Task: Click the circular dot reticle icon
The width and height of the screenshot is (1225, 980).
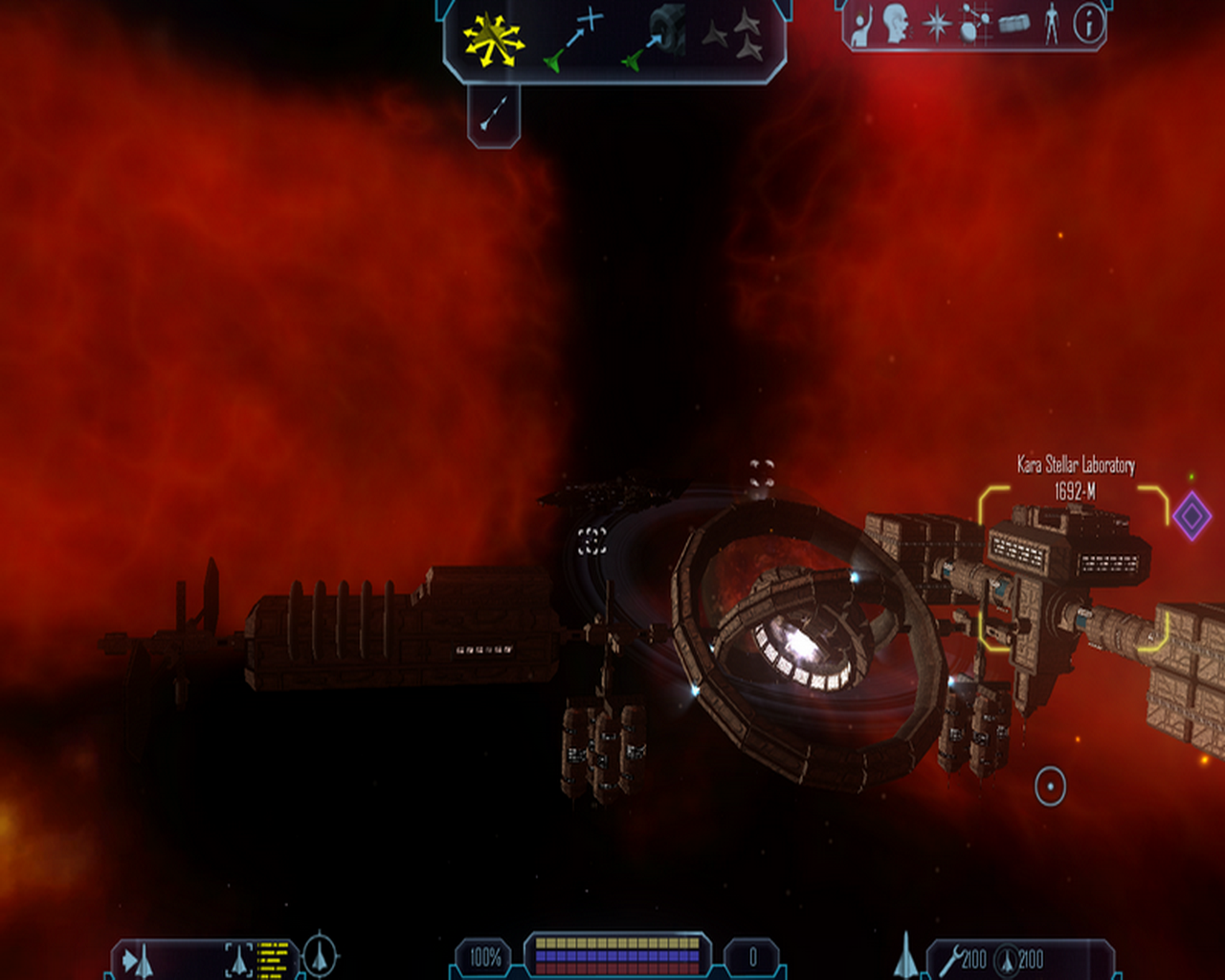Action: pos(1050,787)
